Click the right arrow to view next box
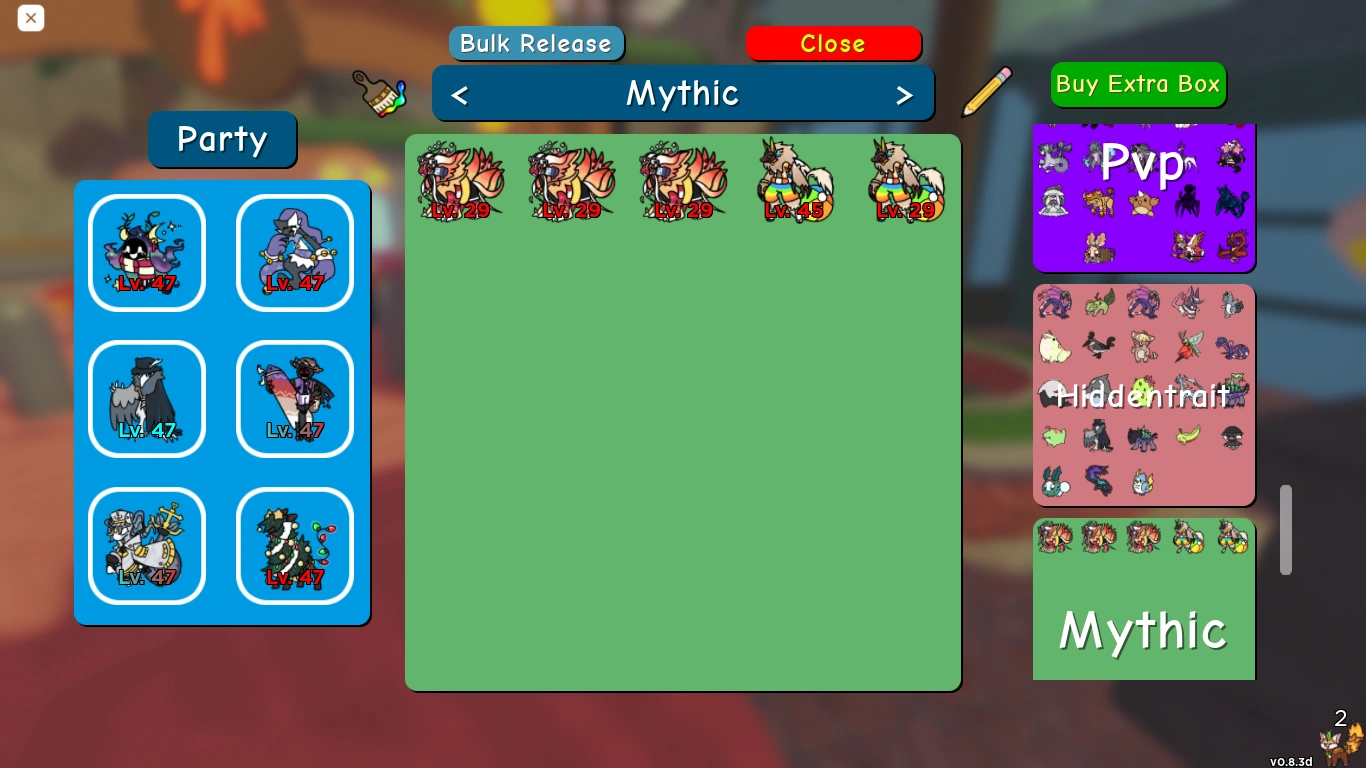The height and width of the screenshot is (768, 1366). 905,93
